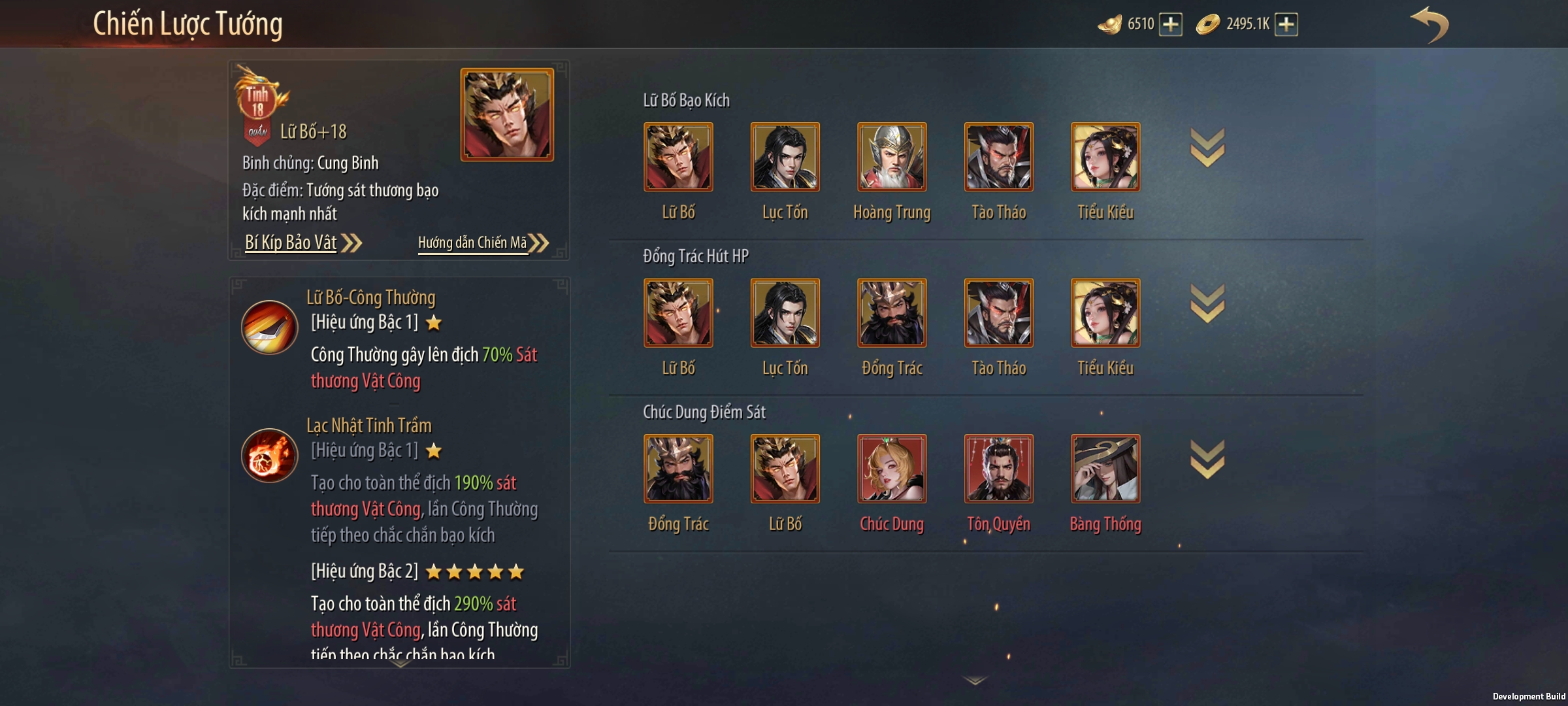Select the Tôn Quyền hero portrait
This screenshot has width=1568, height=706.
point(999,469)
